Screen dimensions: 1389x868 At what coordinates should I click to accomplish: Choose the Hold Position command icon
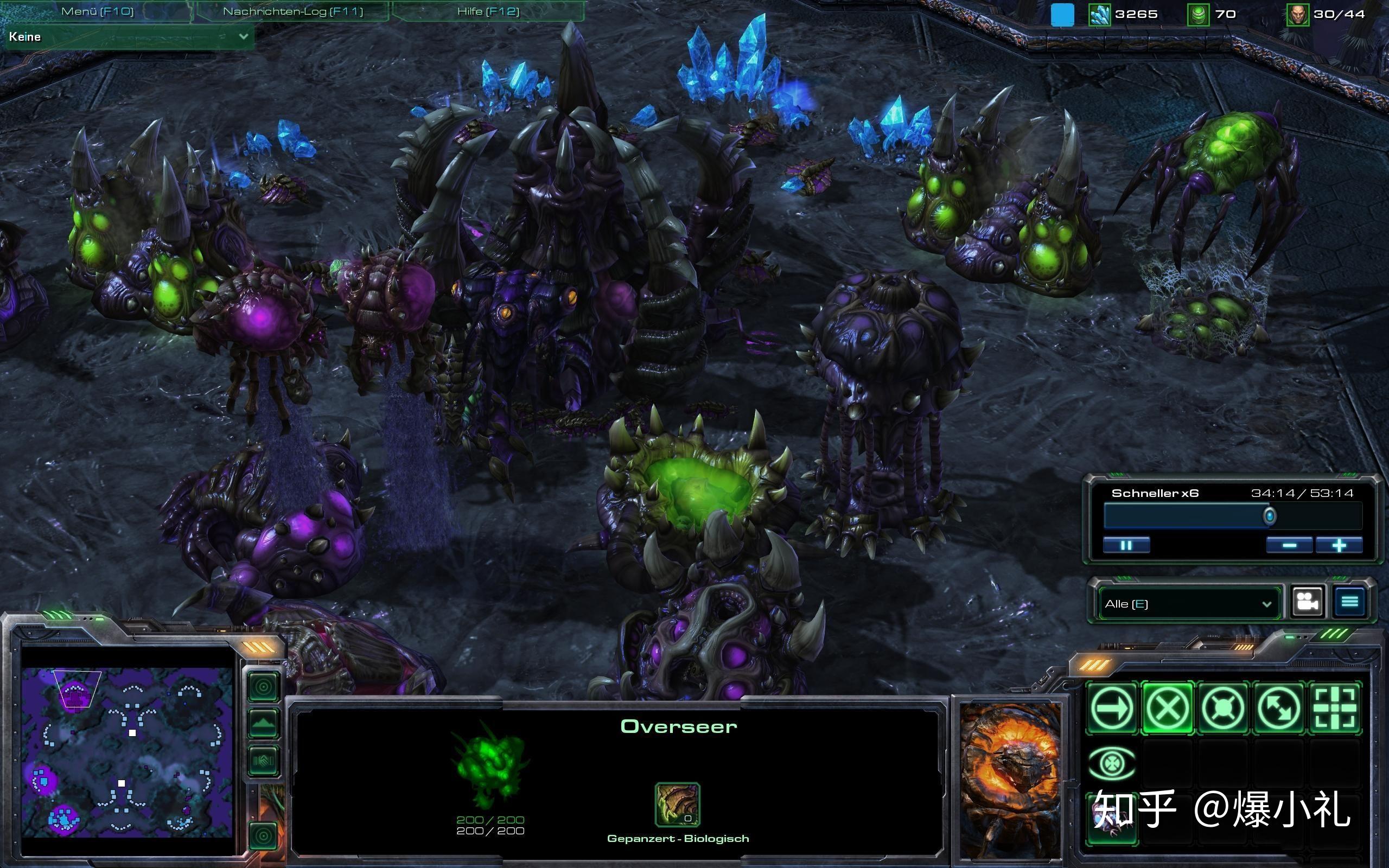pyautogui.click(x=1222, y=708)
